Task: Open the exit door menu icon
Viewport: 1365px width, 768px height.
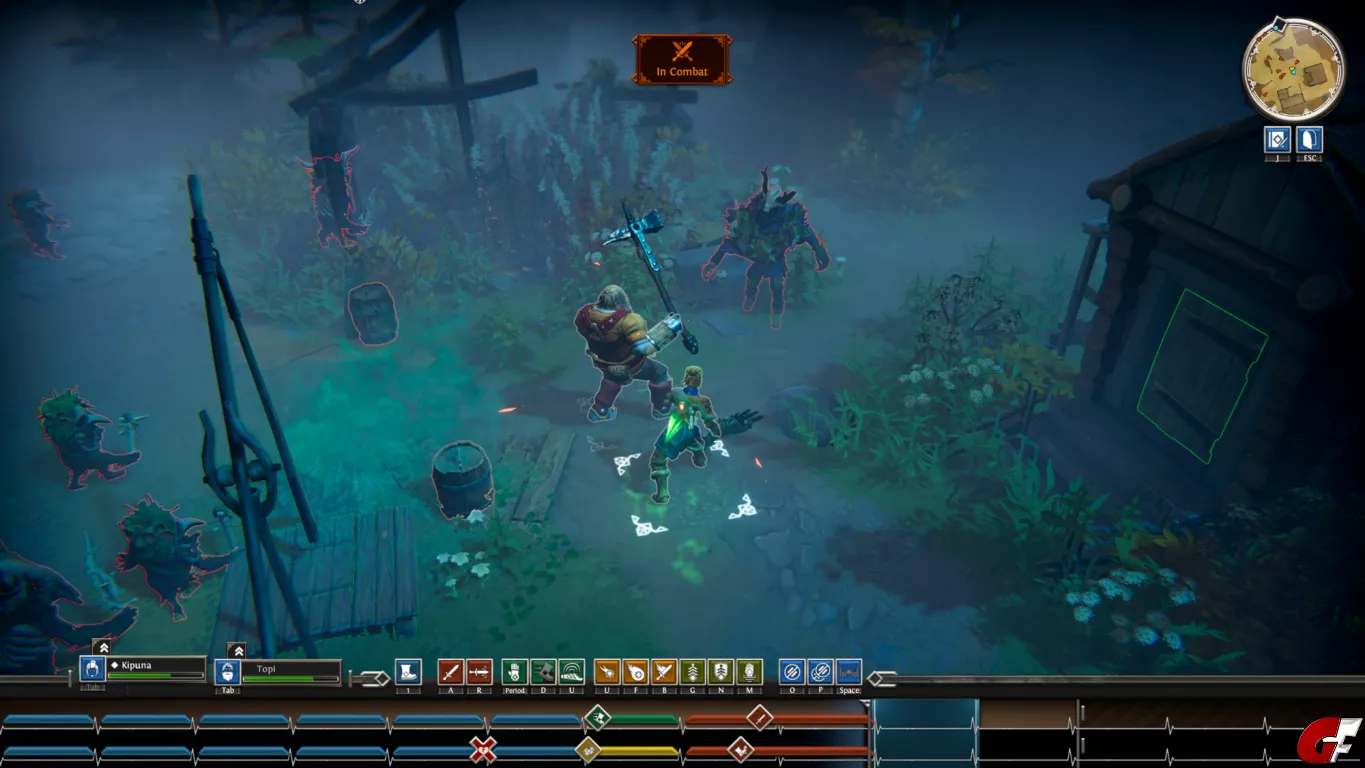Action: (x=1310, y=139)
